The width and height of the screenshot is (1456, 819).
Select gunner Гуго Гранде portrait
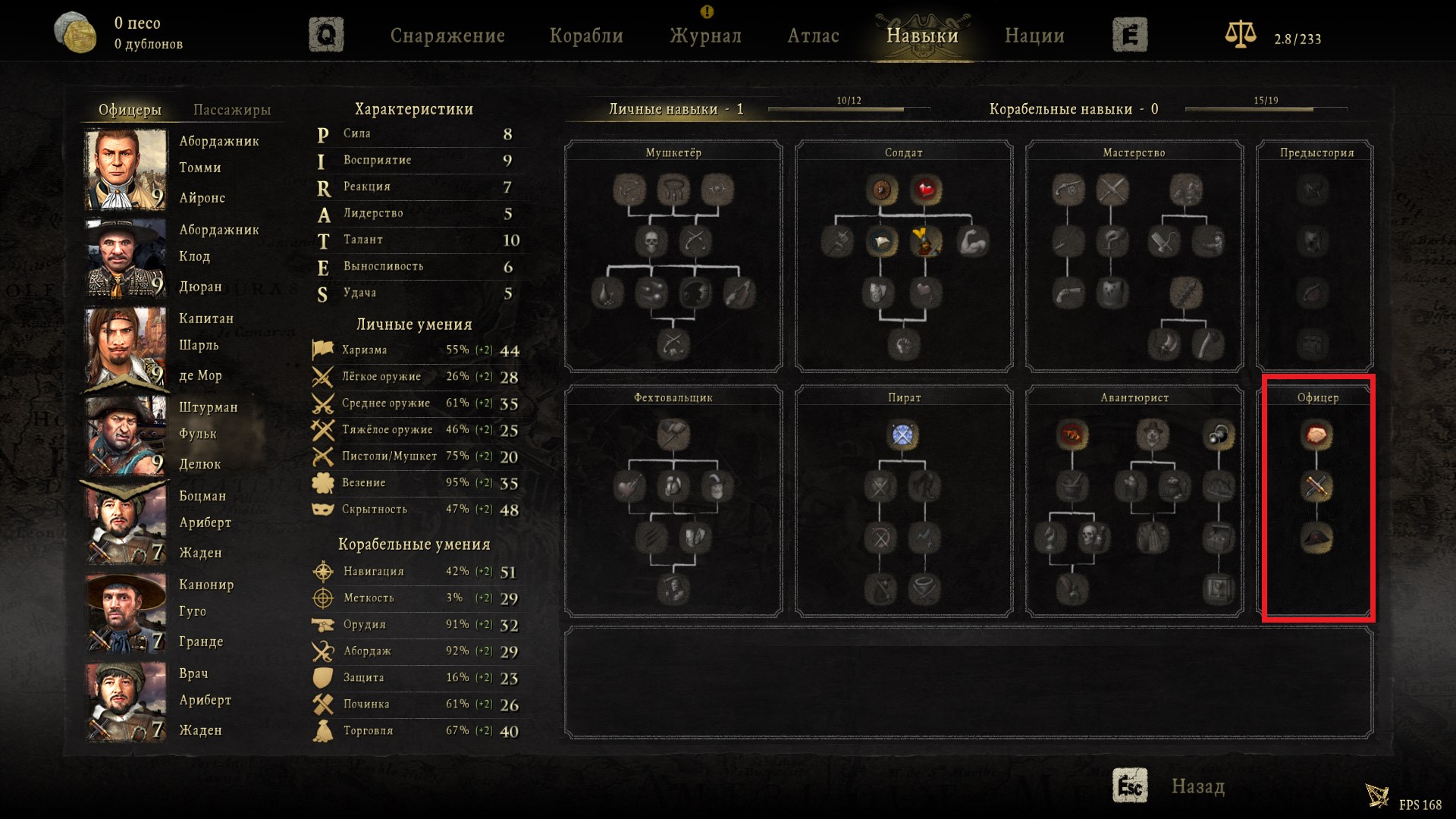(125, 613)
